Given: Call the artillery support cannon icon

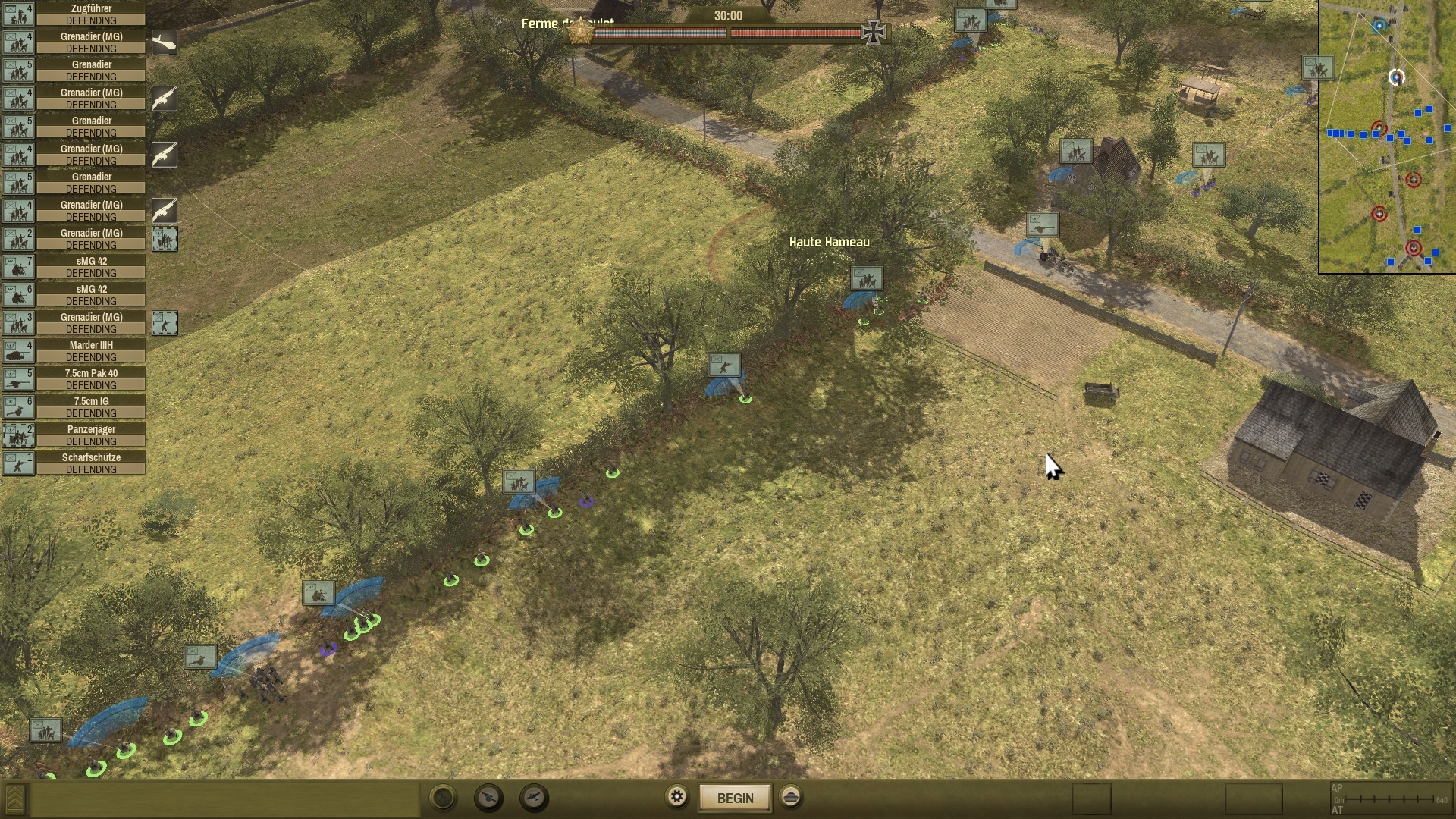Looking at the screenshot, I should click(x=488, y=798).
